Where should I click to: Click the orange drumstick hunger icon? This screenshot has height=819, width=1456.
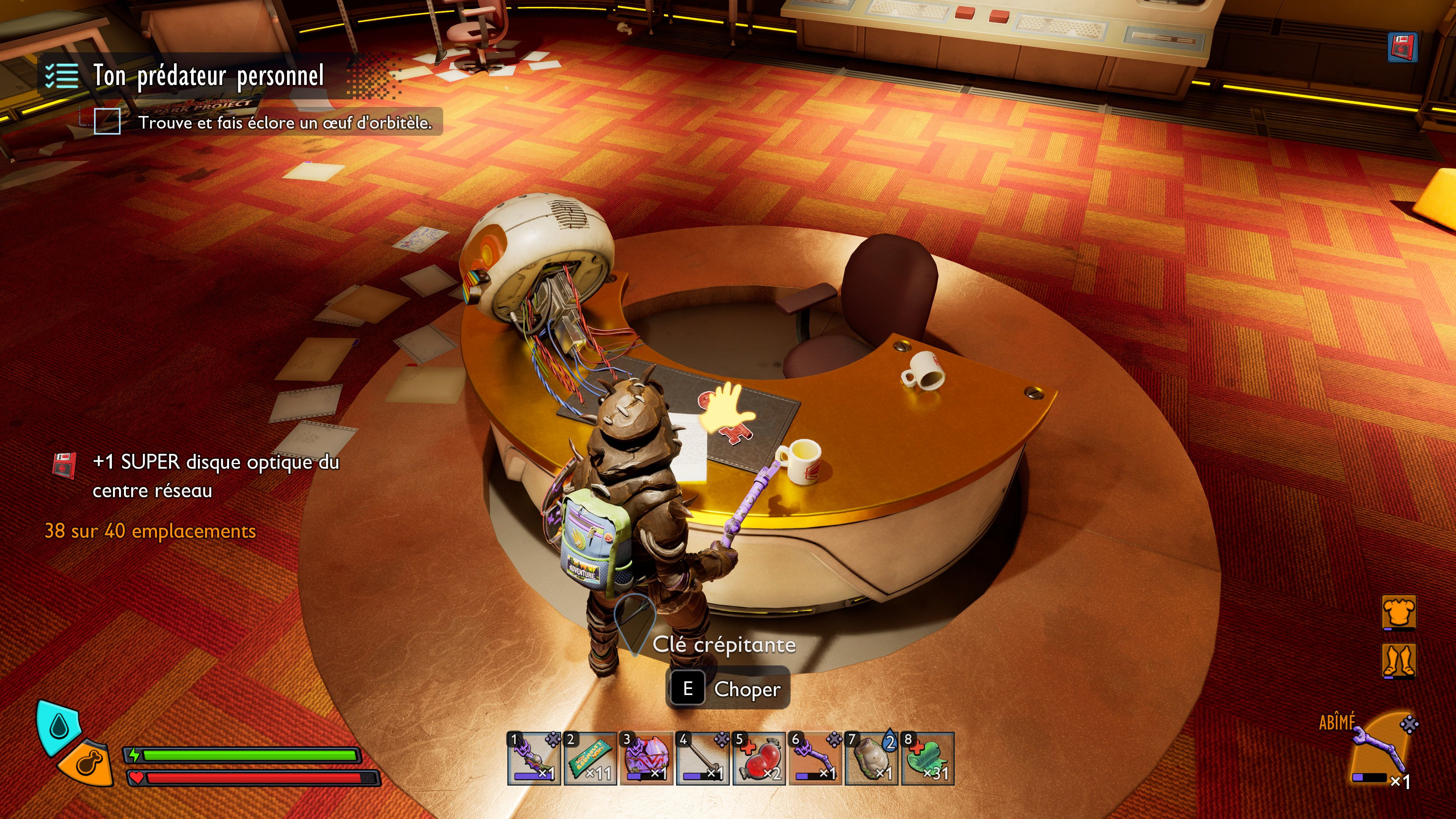[88, 763]
